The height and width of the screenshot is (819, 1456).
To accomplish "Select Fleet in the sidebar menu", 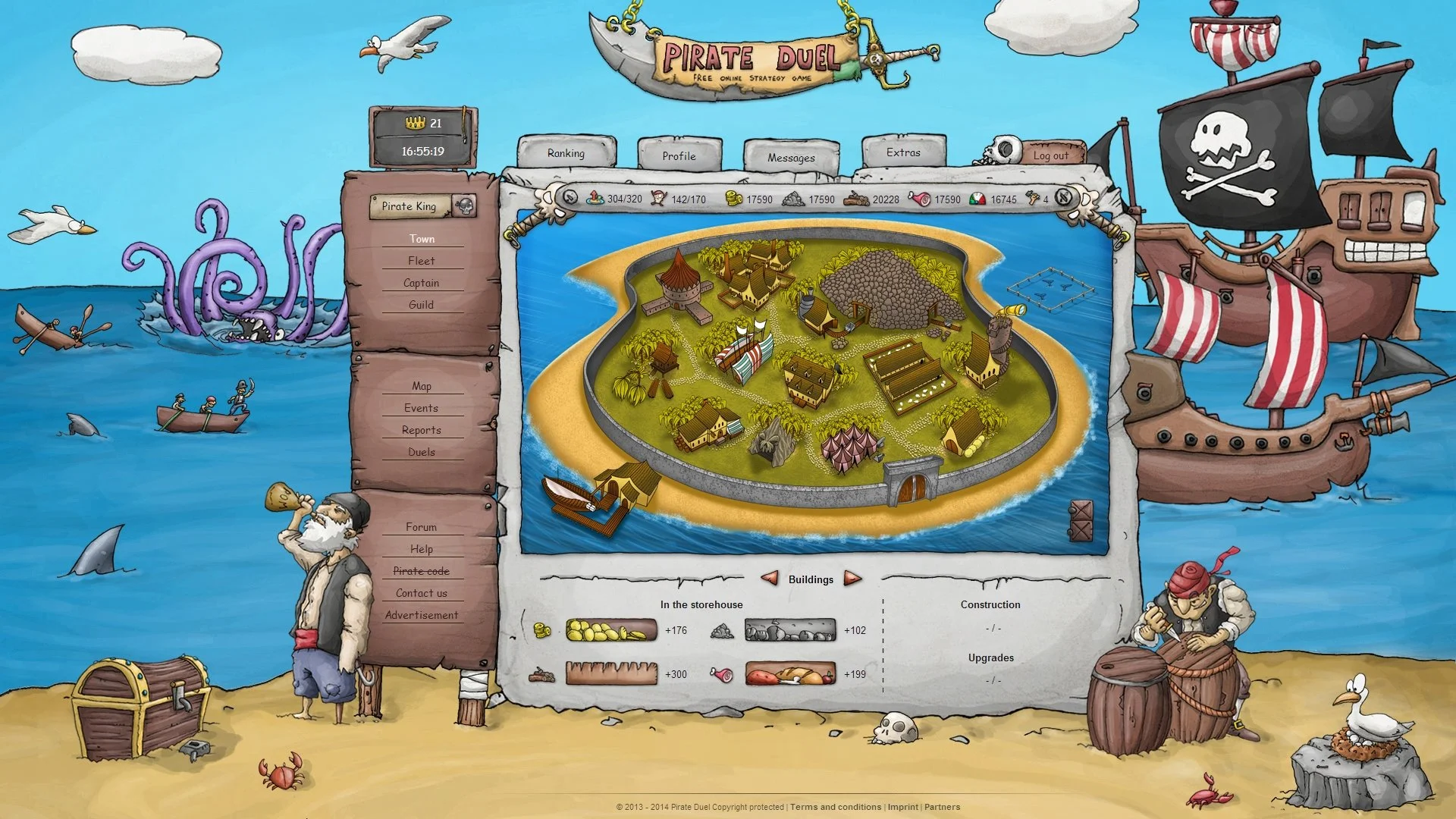I will pos(422,260).
